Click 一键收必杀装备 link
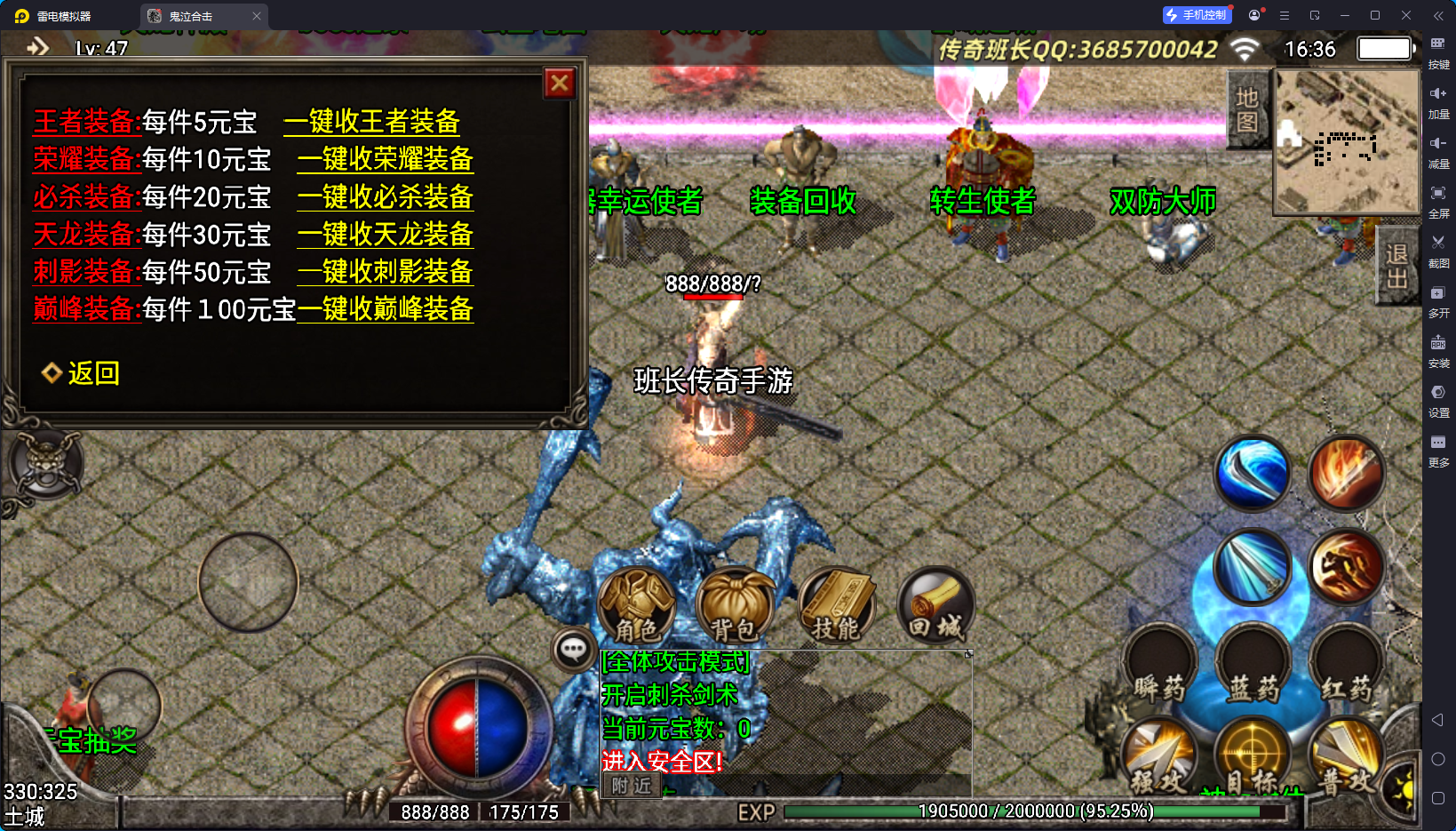The width and height of the screenshot is (1456, 831). (385, 196)
